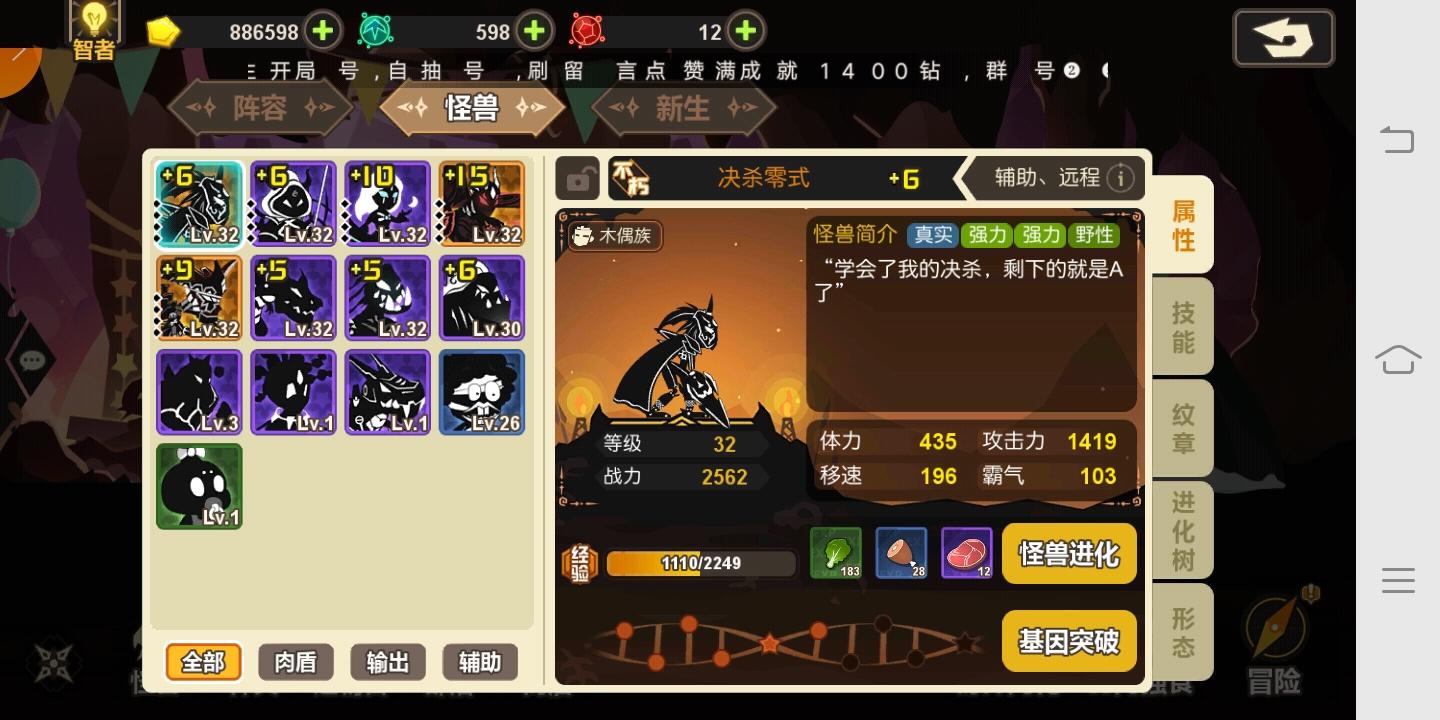Click the 经验 seal icon beside the XP bar
The width and height of the screenshot is (1440, 720).
pos(580,562)
